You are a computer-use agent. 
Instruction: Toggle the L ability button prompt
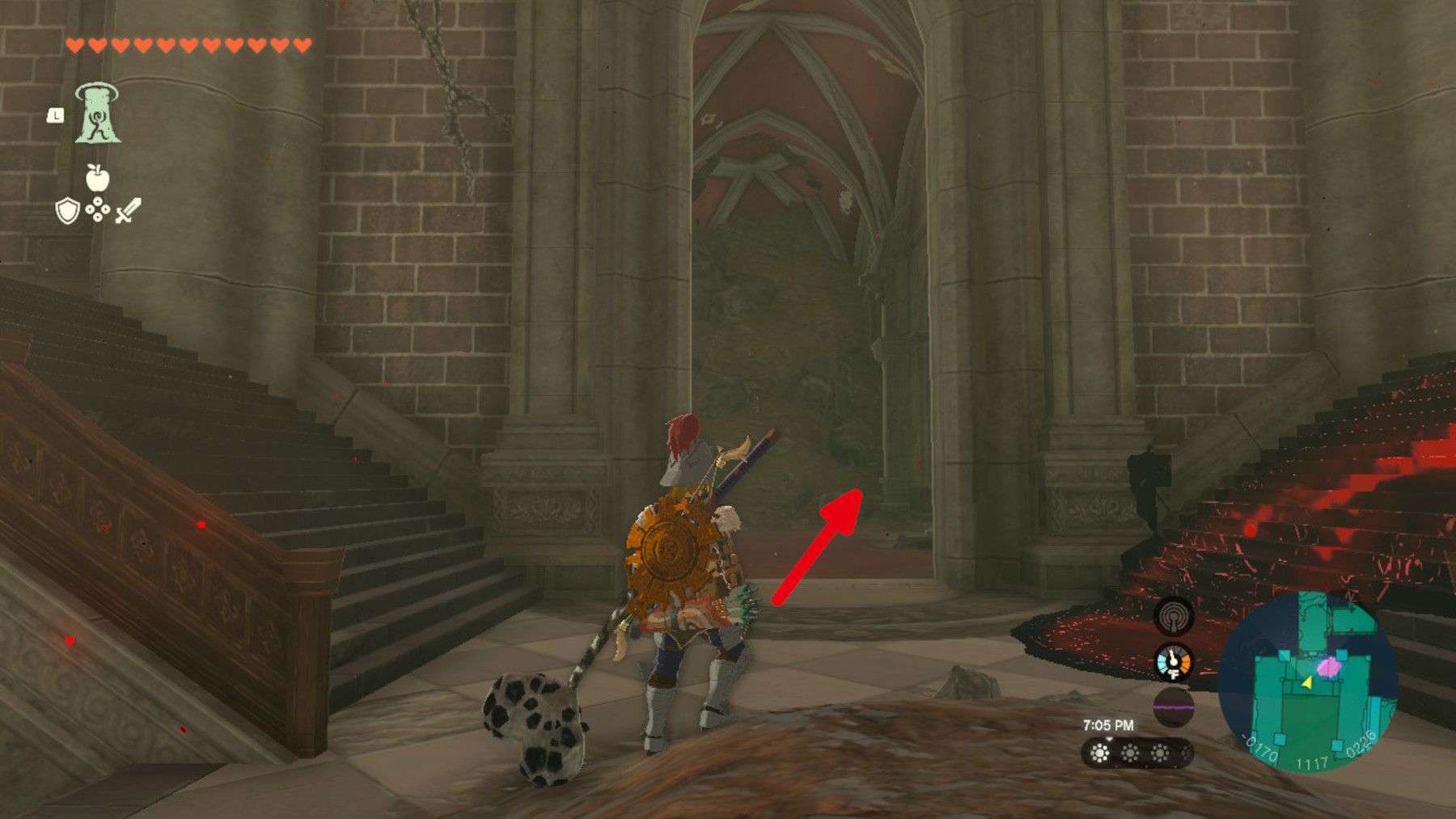click(x=54, y=117)
